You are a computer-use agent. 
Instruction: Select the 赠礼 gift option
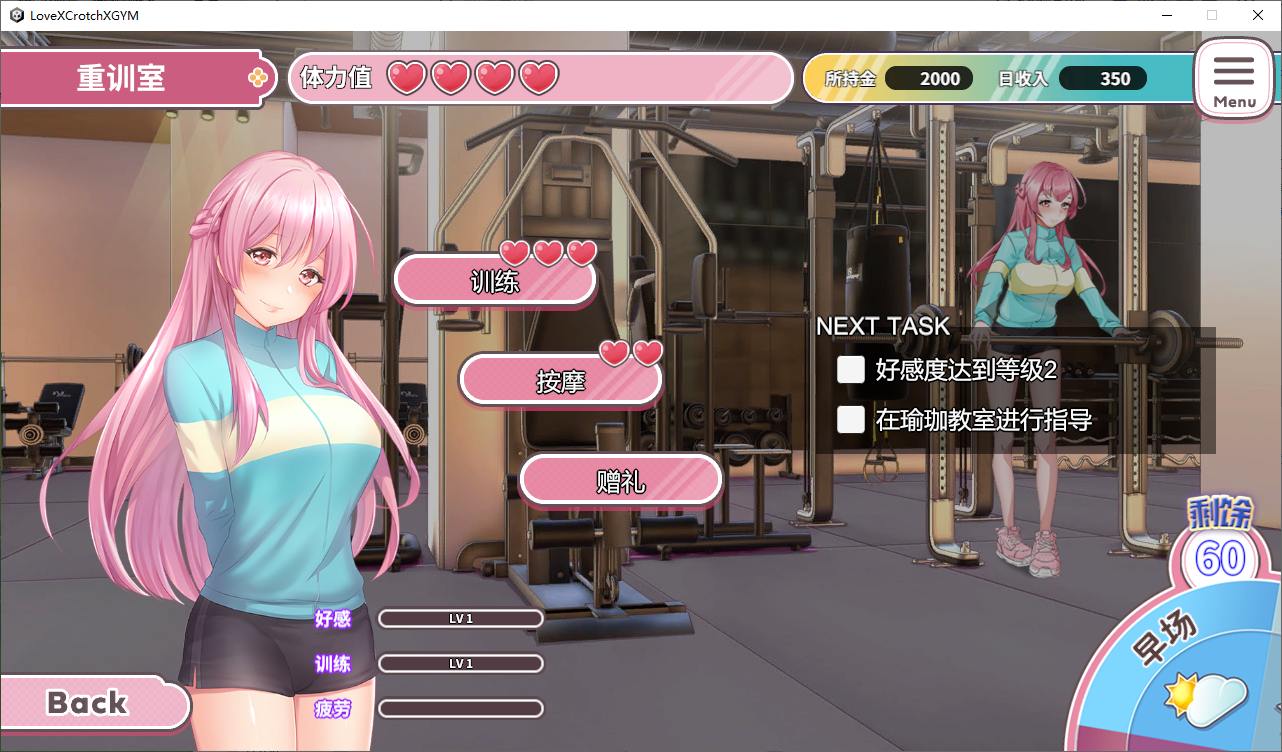tap(620, 481)
